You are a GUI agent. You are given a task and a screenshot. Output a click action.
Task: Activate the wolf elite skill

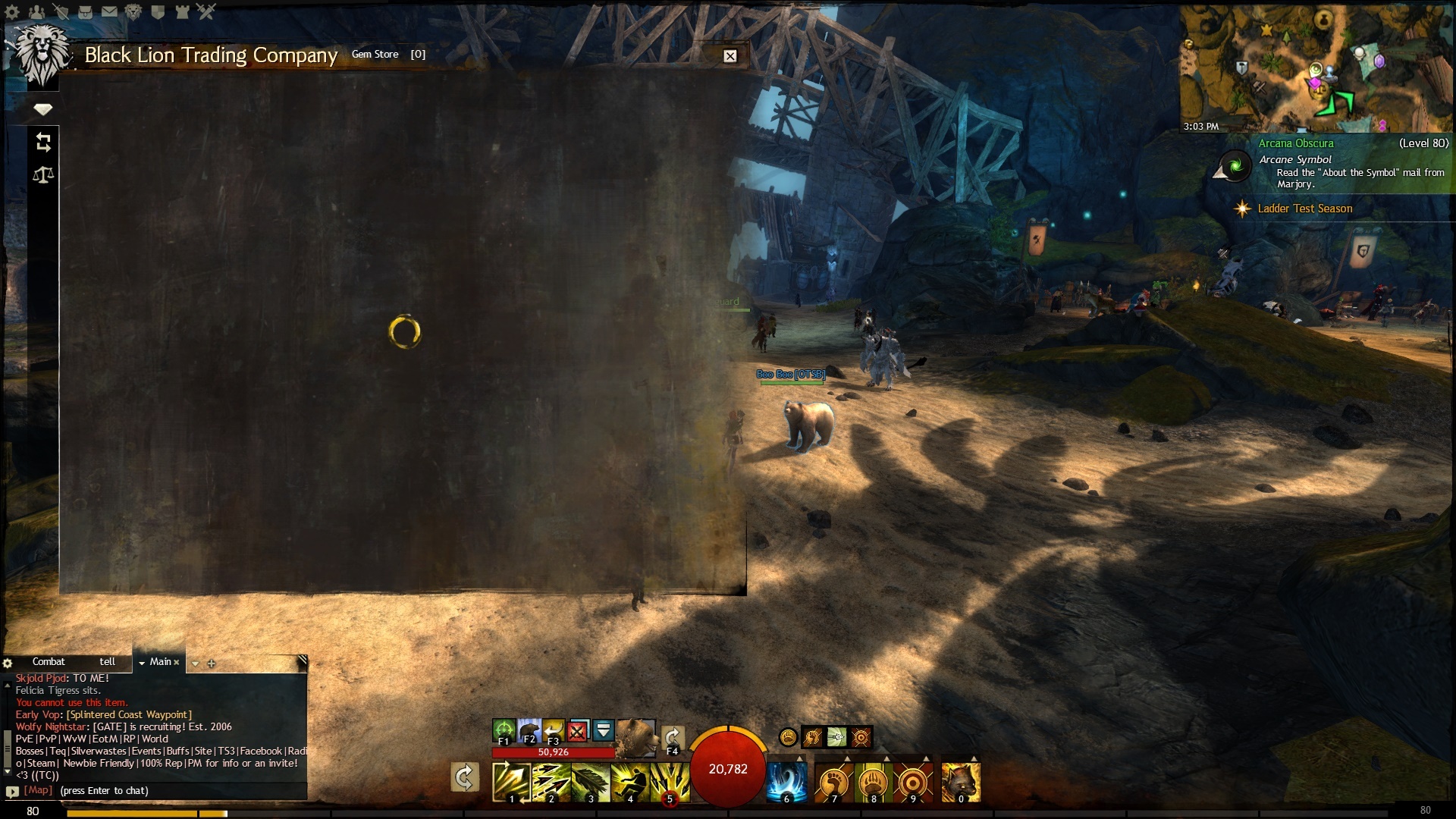pos(960,782)
